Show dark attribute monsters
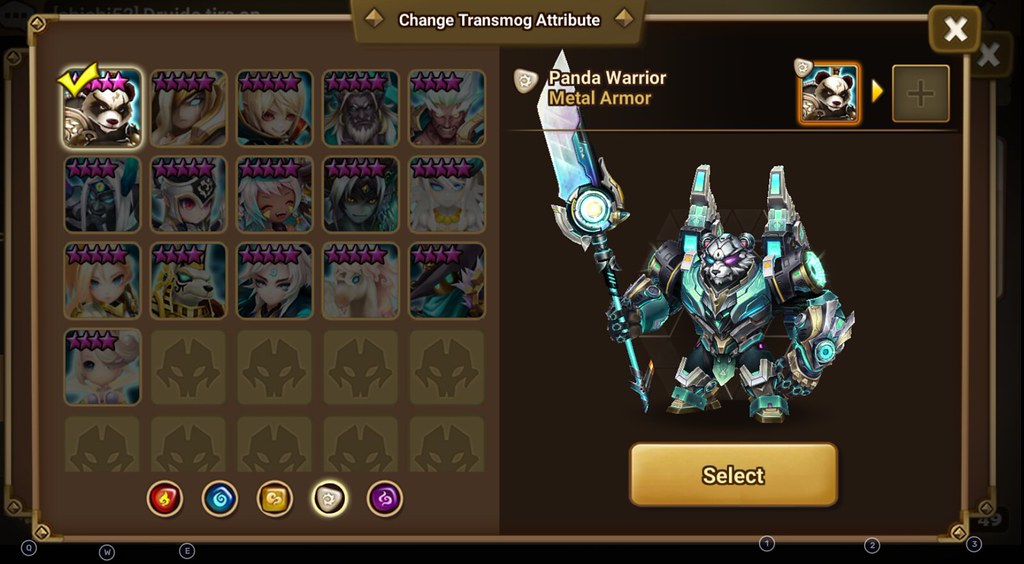This screenshot has width=1024, height=564. point(384,498)
